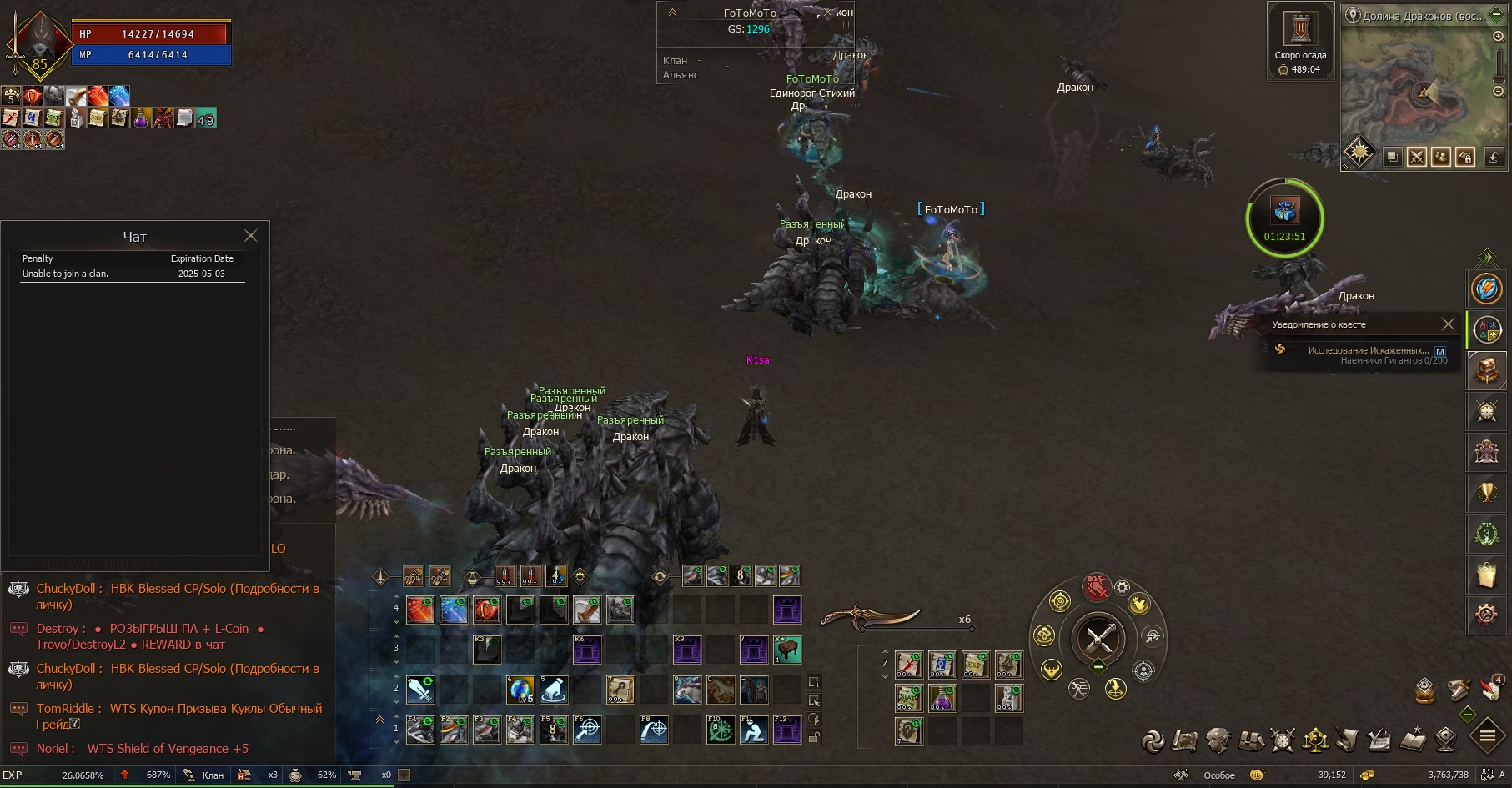Open the siege timer castle icon
This screenshot has height=788, width=1512.
(1300, 29)
